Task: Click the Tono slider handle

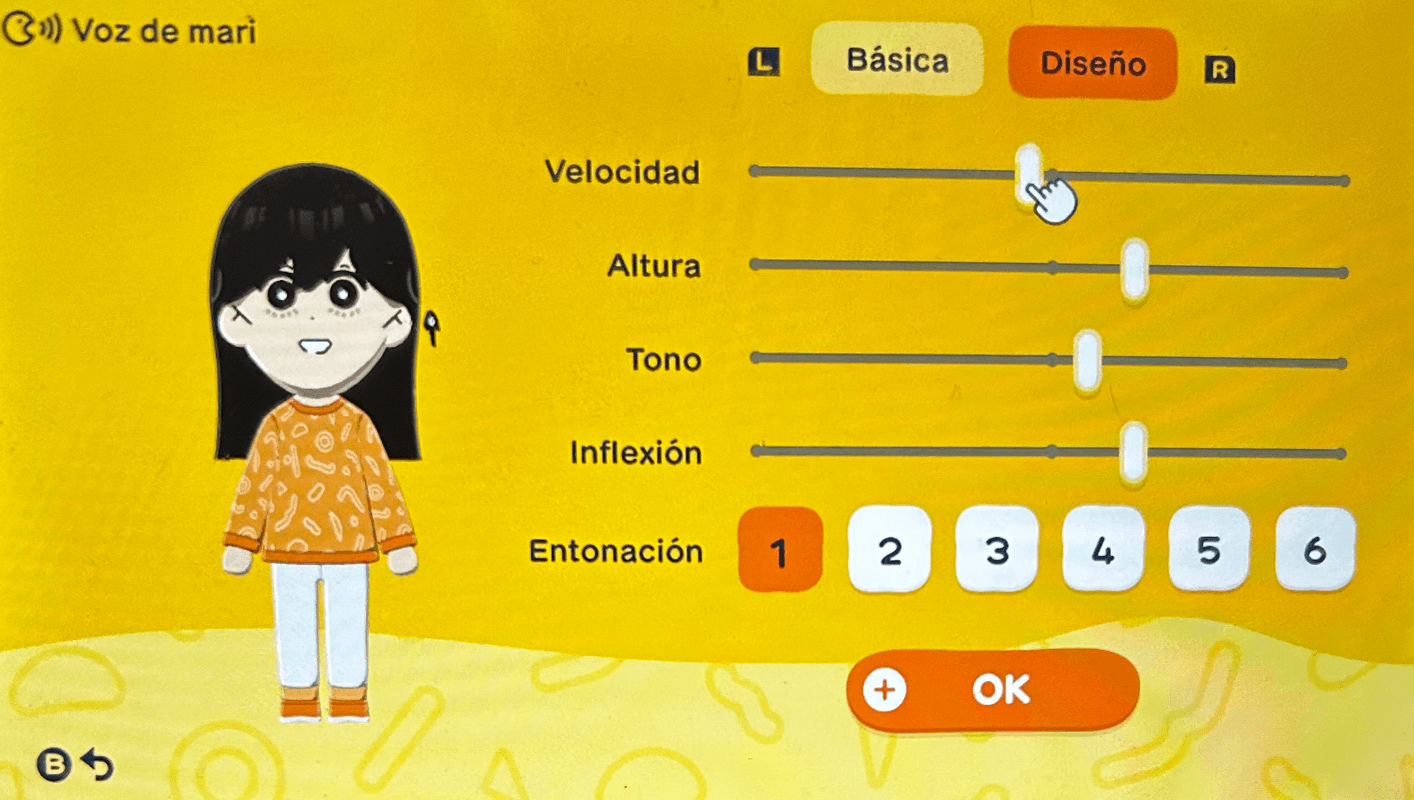Action: point(1085,360)
